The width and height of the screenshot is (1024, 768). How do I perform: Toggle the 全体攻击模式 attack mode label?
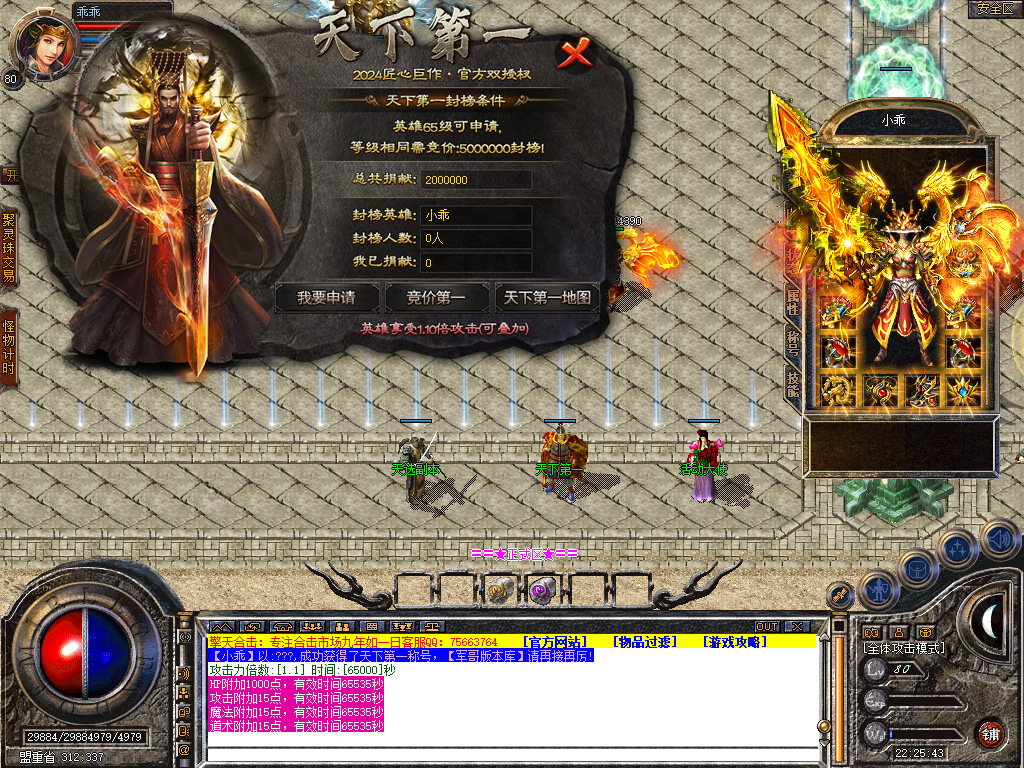(x=904, y=648)
